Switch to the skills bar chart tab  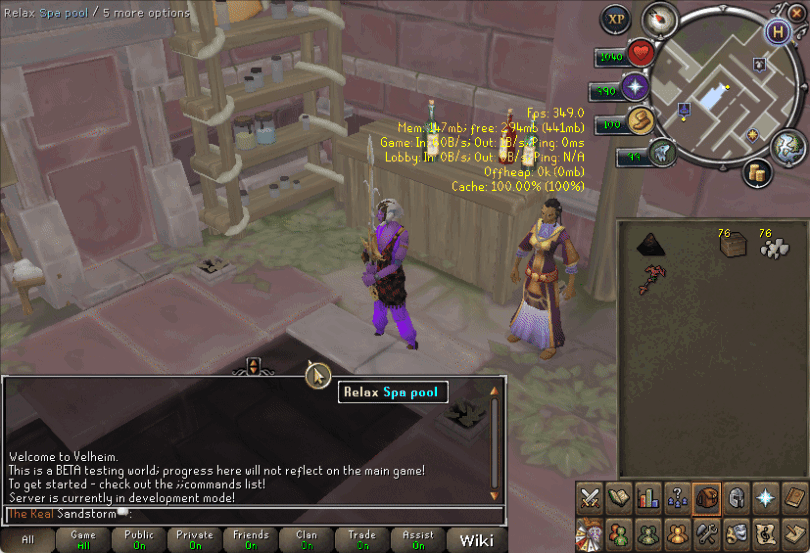tap(648, 497)
